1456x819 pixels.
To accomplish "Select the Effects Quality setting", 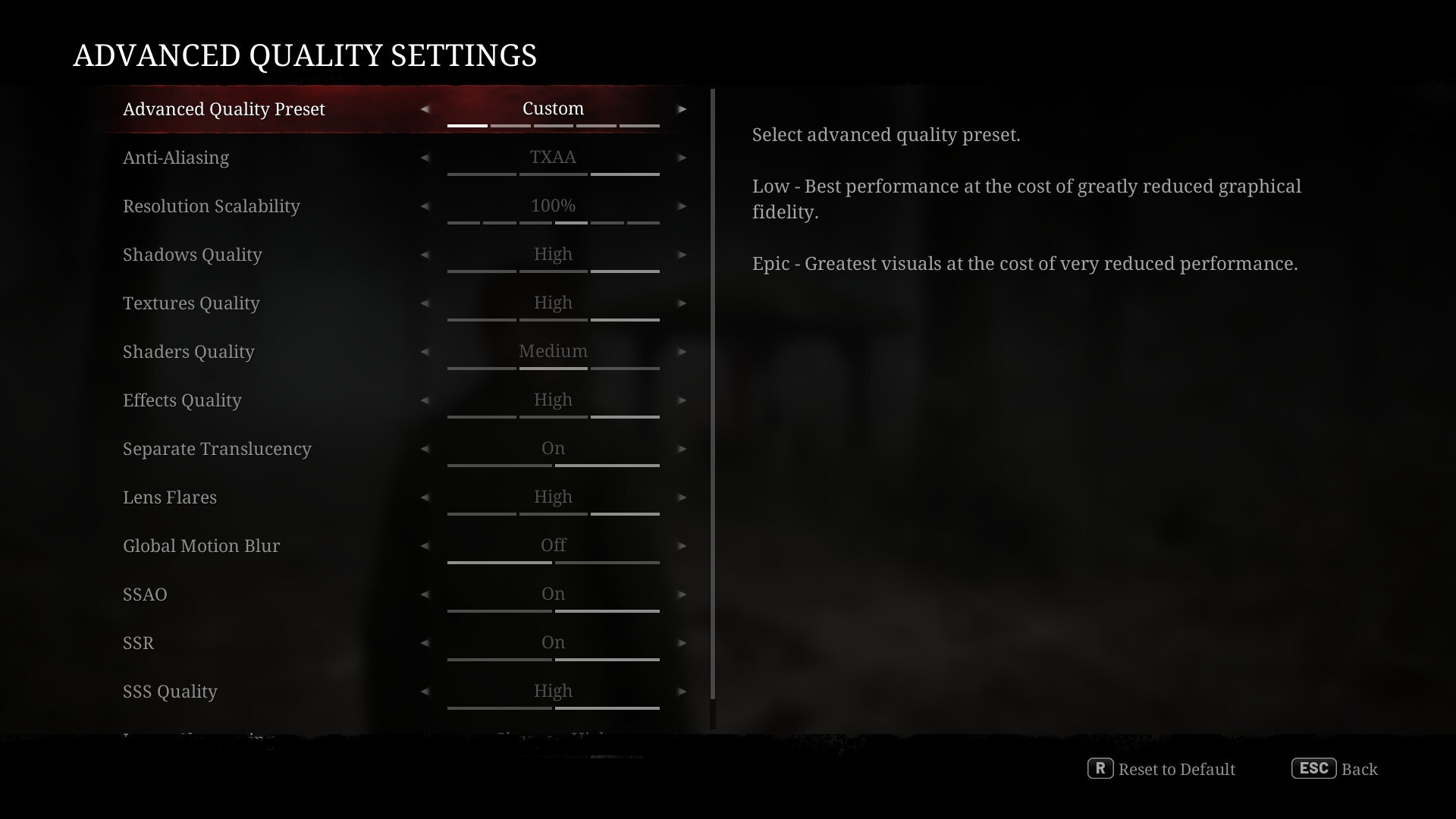I will 182,400.
